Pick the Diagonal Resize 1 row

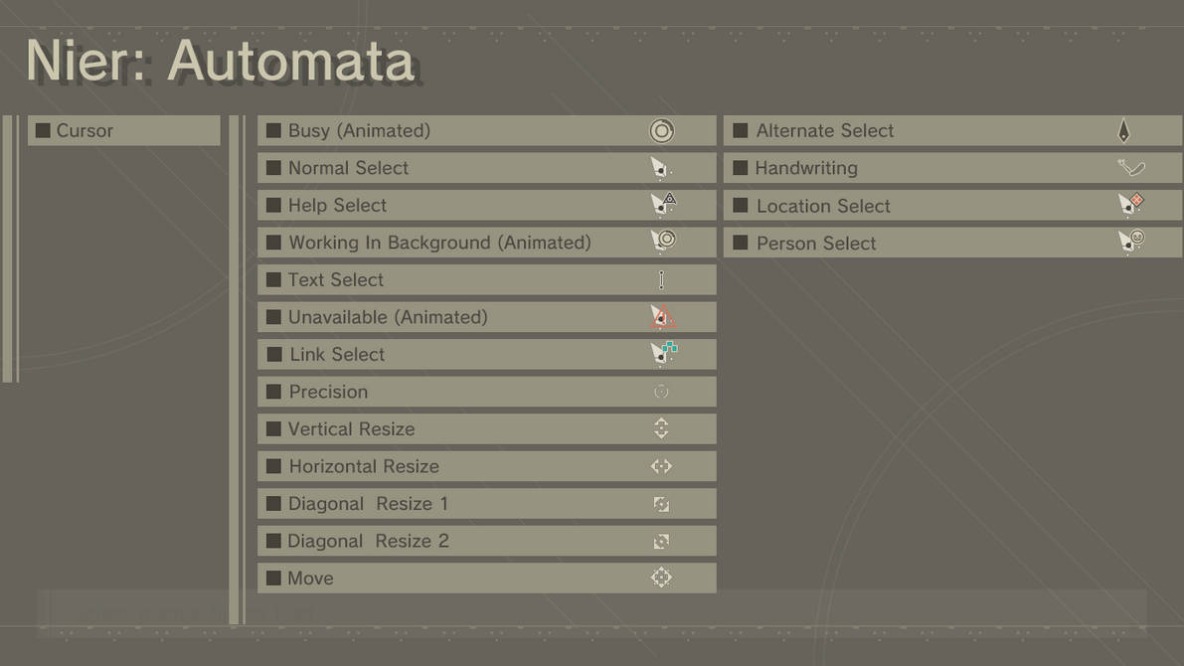[x=486, y=503]
